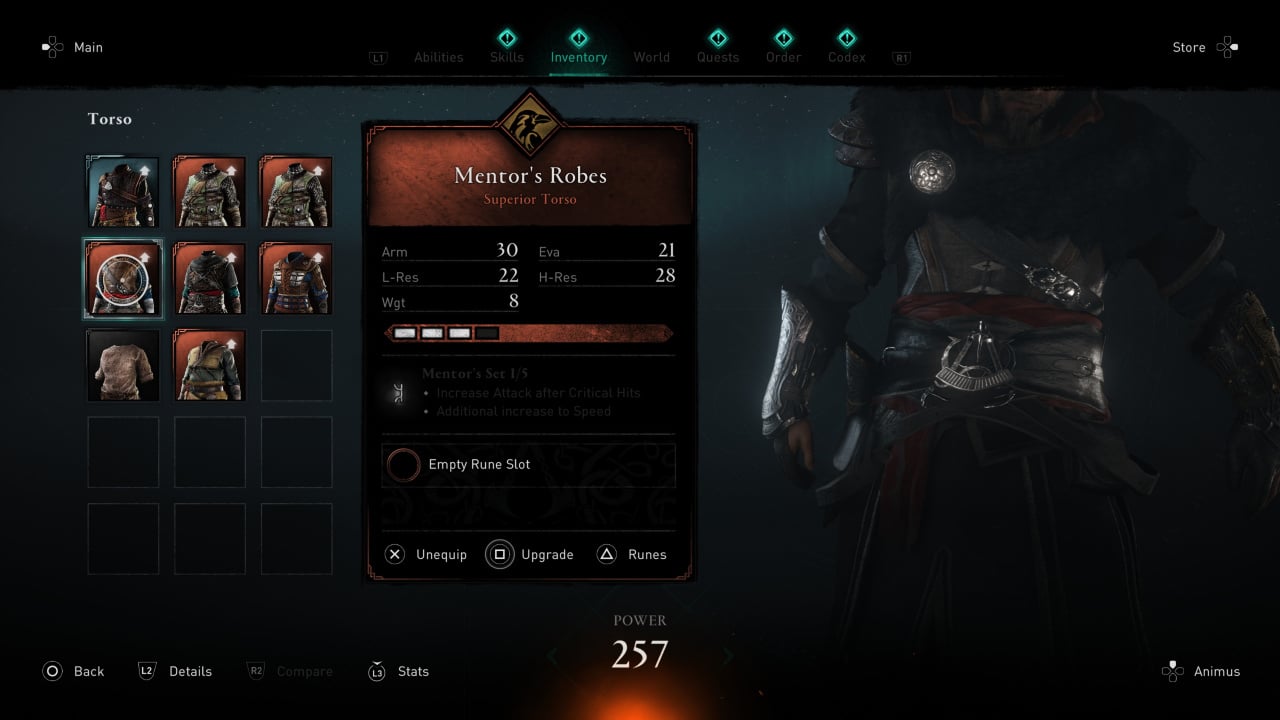The height and width of the screenshot is (720, 1280).
Task: Switch to the Abilities tab
Action: tap(439, 57)
